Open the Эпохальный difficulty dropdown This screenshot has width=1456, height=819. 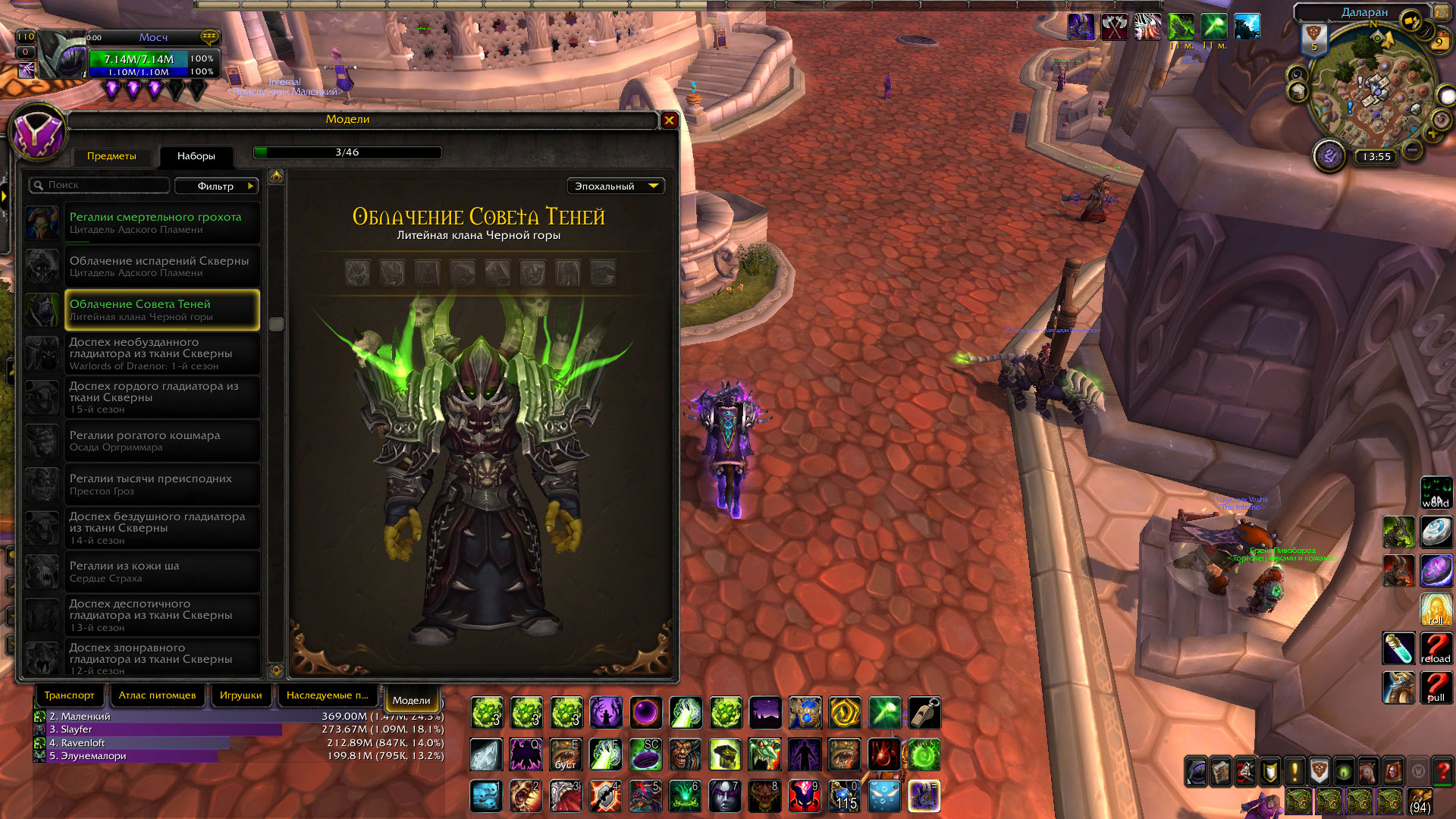[615, 186]
